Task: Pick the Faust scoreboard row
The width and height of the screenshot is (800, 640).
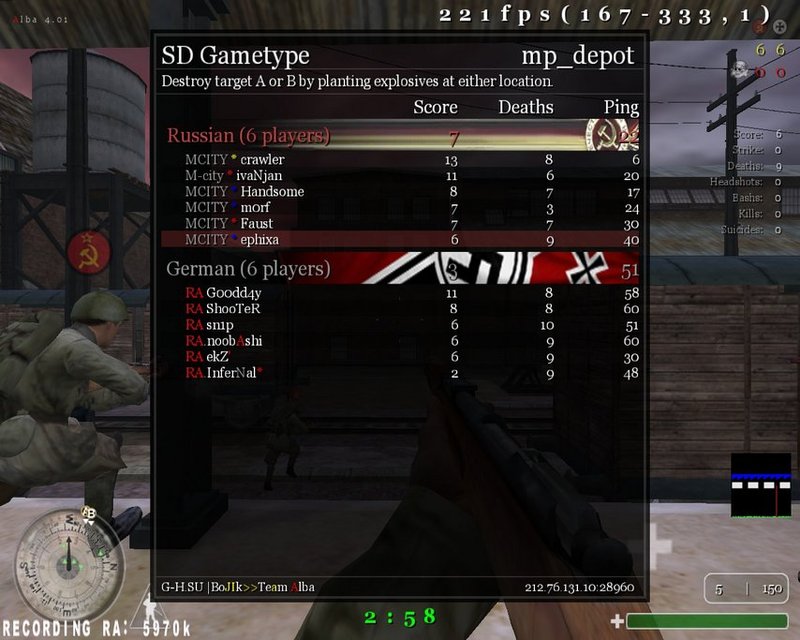Action: pyautogui.click(x=257, y=224)
